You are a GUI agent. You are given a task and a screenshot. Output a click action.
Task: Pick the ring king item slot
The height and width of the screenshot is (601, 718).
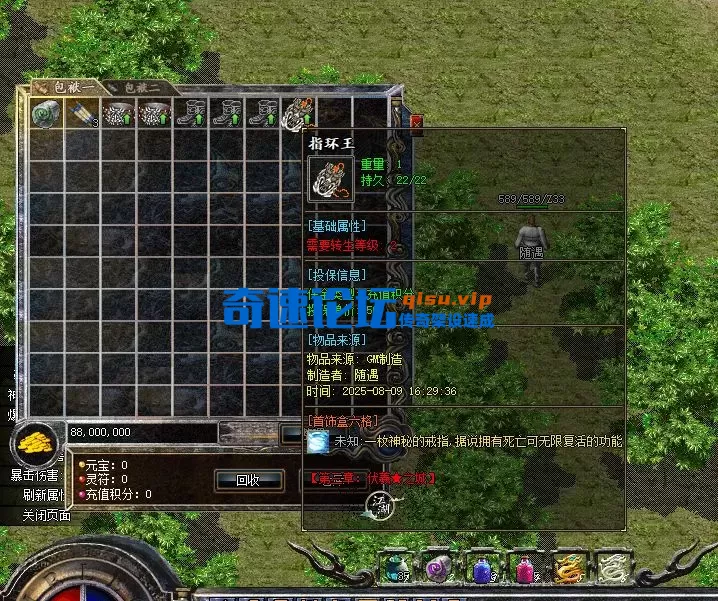[298, 113]
